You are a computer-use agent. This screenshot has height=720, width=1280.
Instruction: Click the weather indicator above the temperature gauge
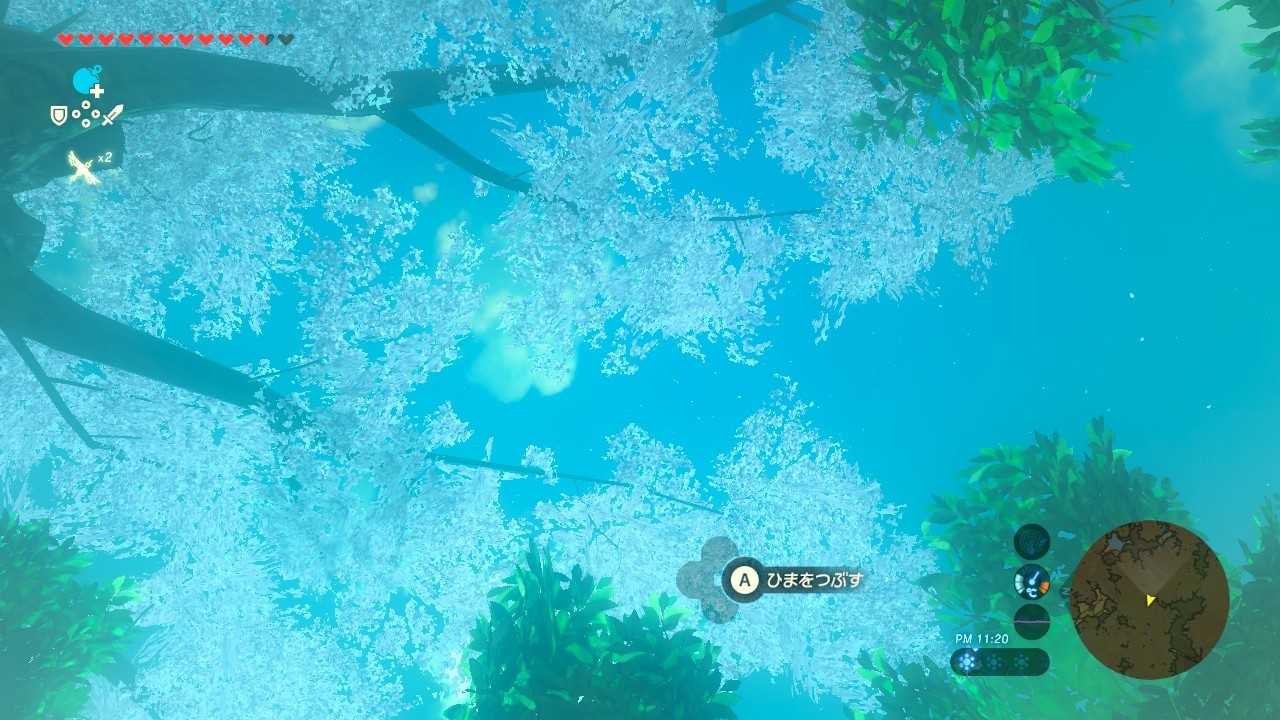tap(1030, 541)
